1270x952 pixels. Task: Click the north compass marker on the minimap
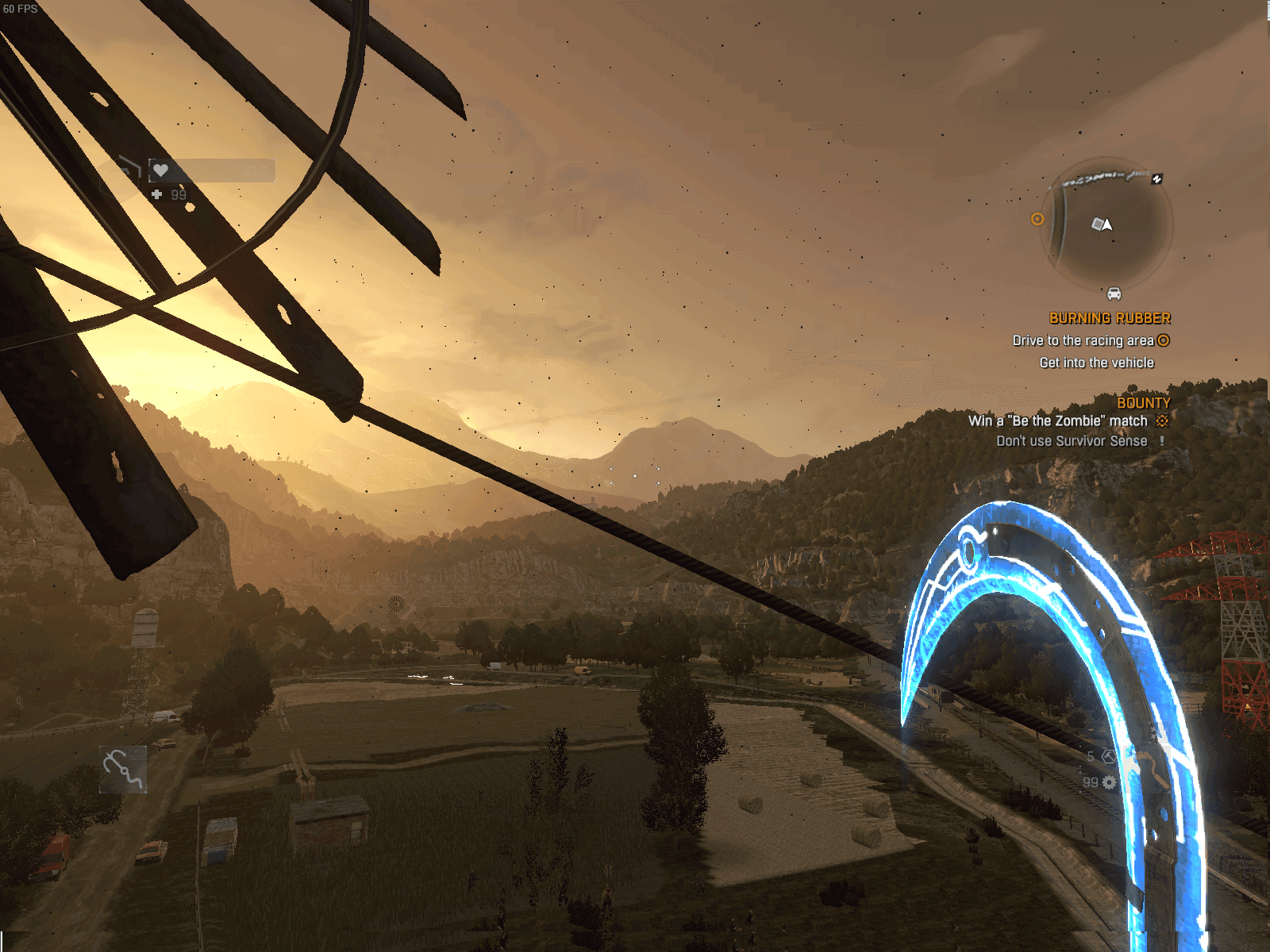(1157, 179)
